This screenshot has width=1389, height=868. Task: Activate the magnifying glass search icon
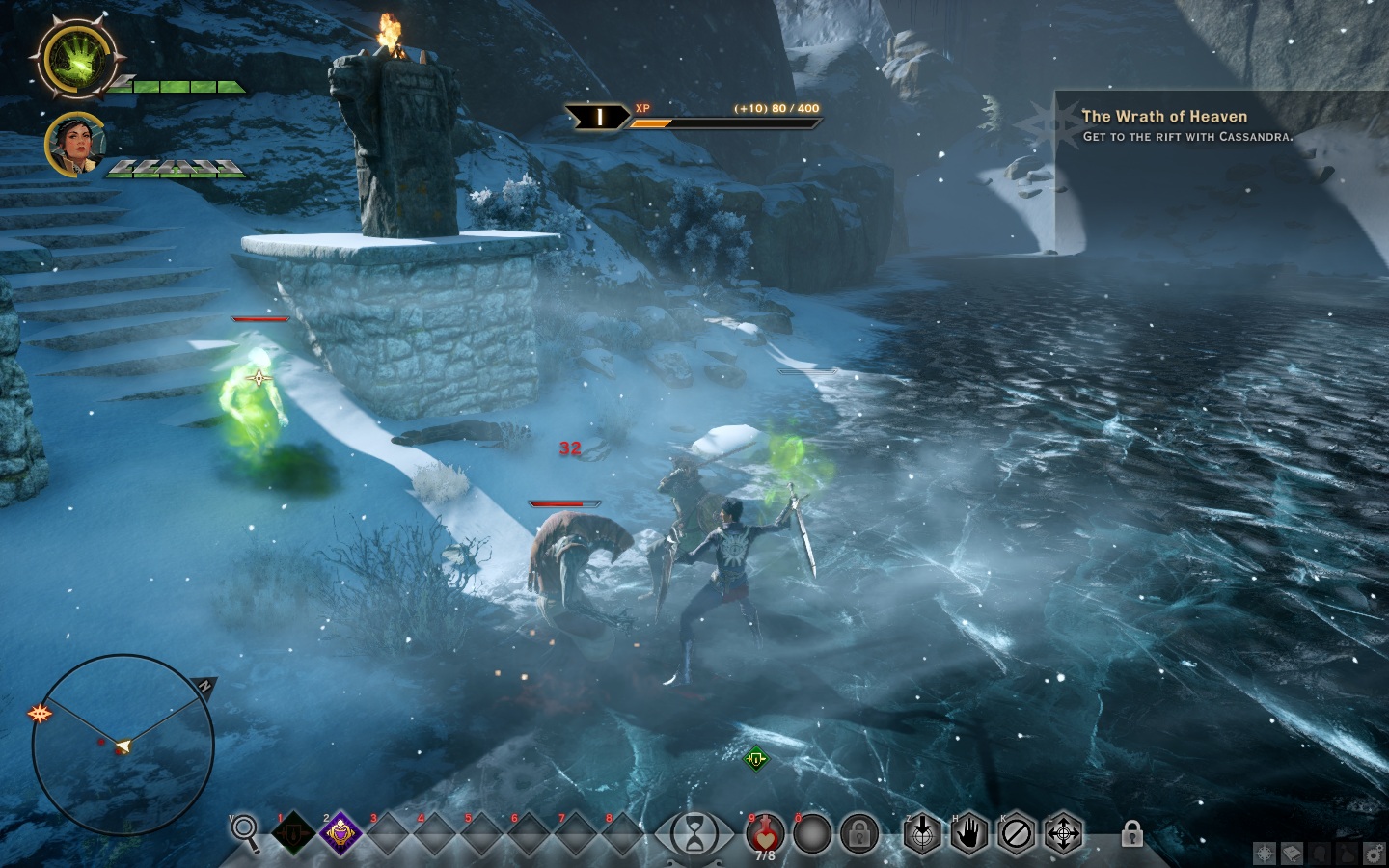245,831
